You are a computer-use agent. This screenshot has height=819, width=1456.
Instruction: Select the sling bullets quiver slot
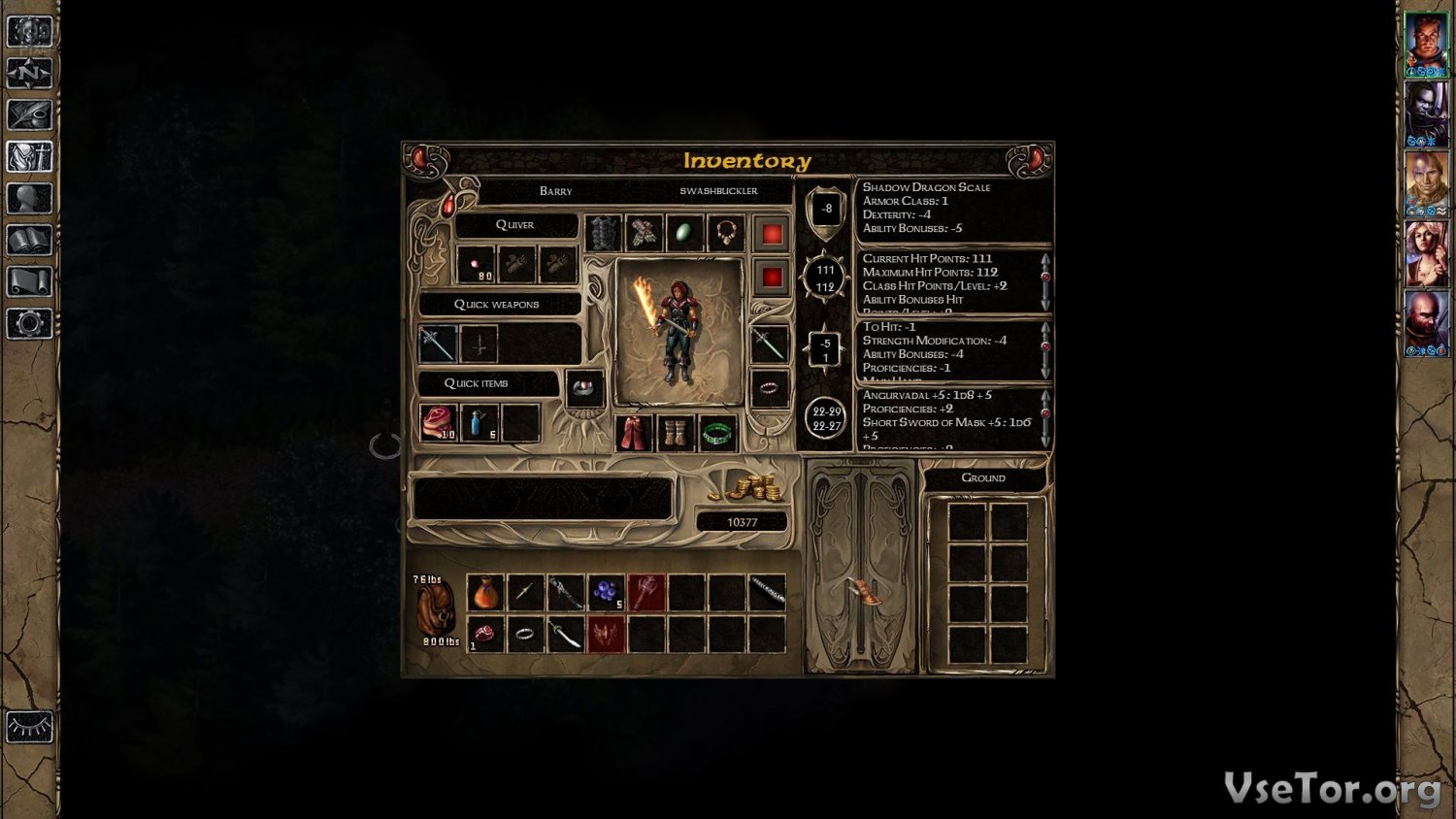click(x=476, y=264)
